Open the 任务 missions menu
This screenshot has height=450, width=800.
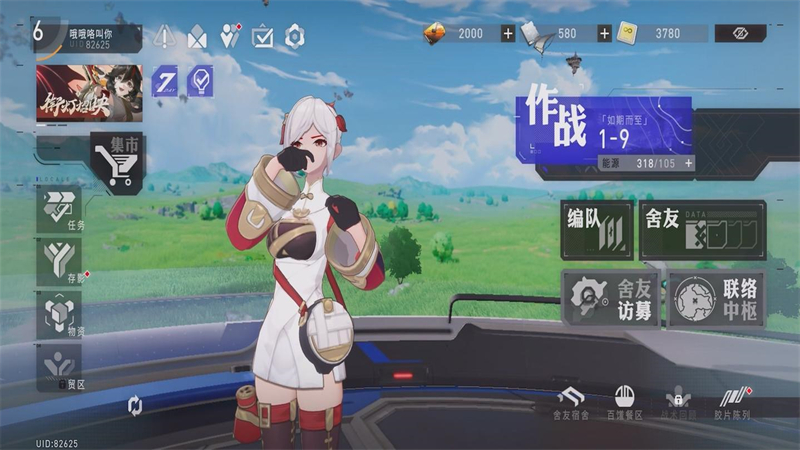click(x=62, y=208)
